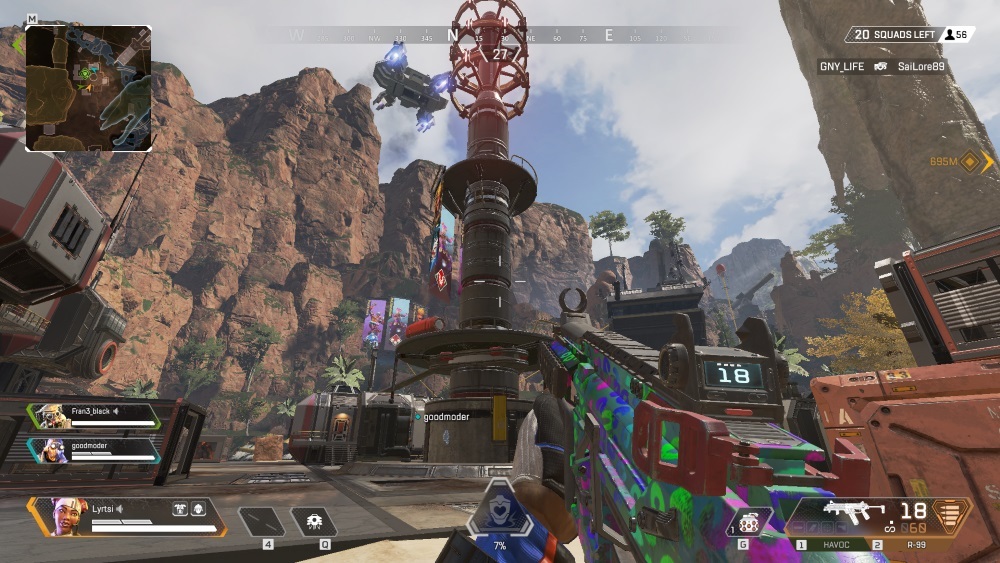
Task: Click the helmet equipment icon beside Lyrtsi
Action: (x=198, y=508)
